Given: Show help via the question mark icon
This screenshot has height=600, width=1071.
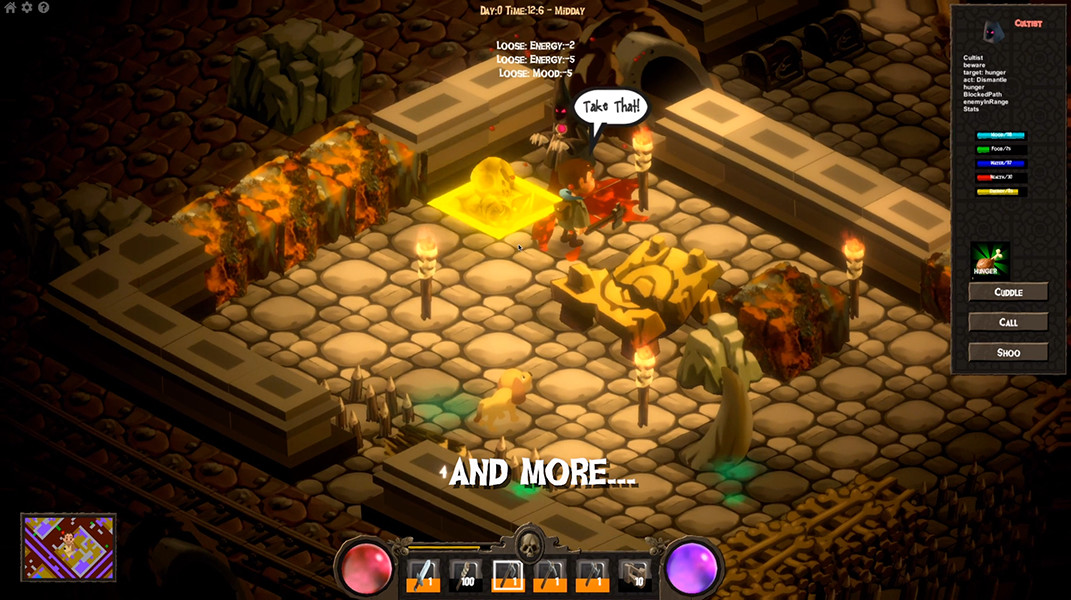Looking at the screenshot, I should tap(43, 8).
